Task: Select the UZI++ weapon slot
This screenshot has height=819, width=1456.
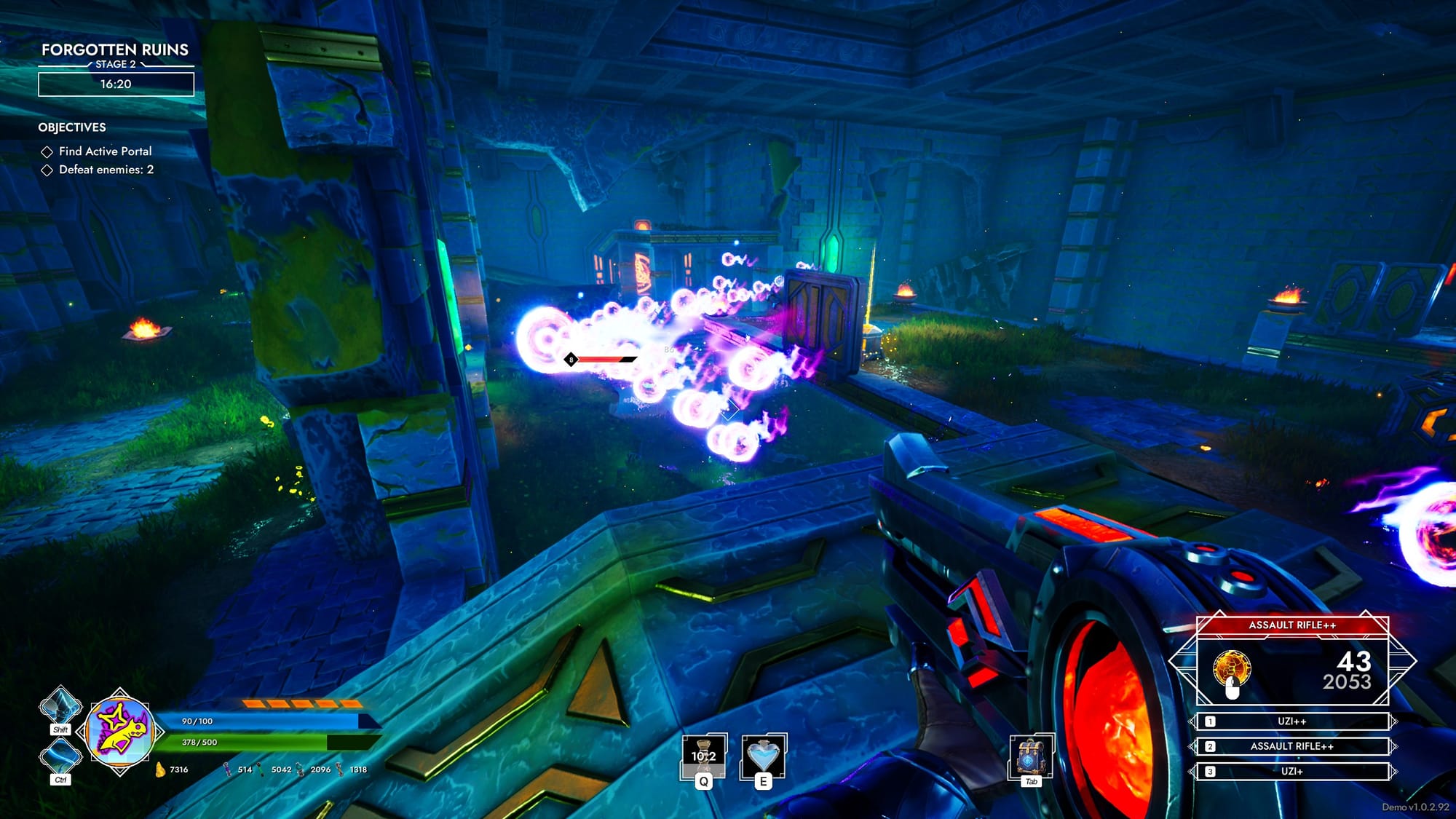Action: pos(1291,721)
